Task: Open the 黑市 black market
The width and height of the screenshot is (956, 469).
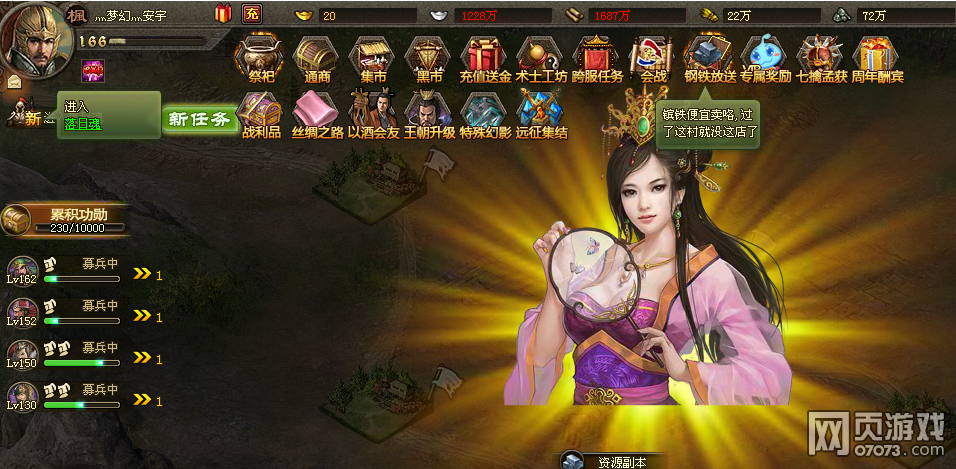Action: tap(430, 57)
